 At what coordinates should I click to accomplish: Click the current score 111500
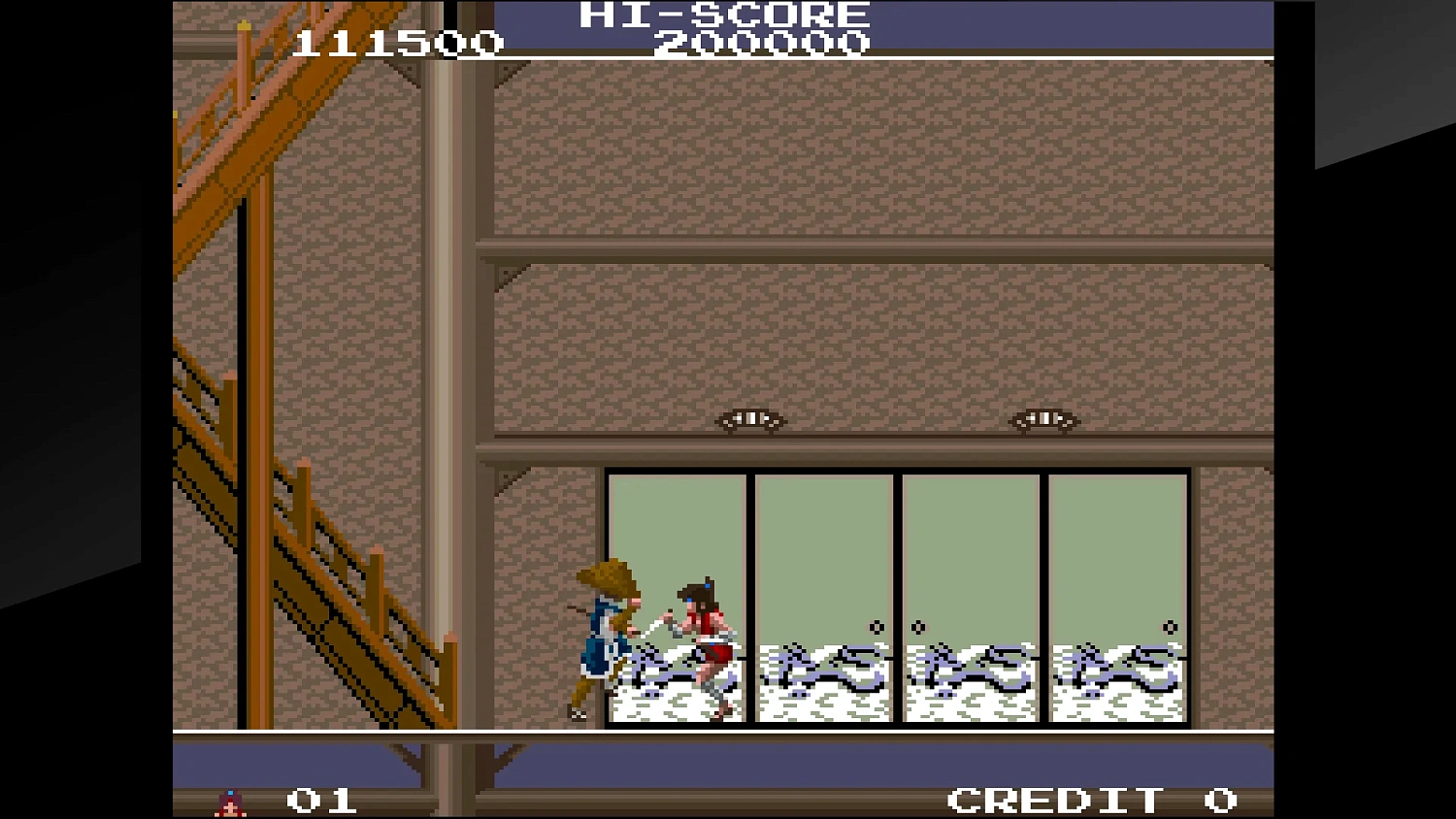click(398, 43)
